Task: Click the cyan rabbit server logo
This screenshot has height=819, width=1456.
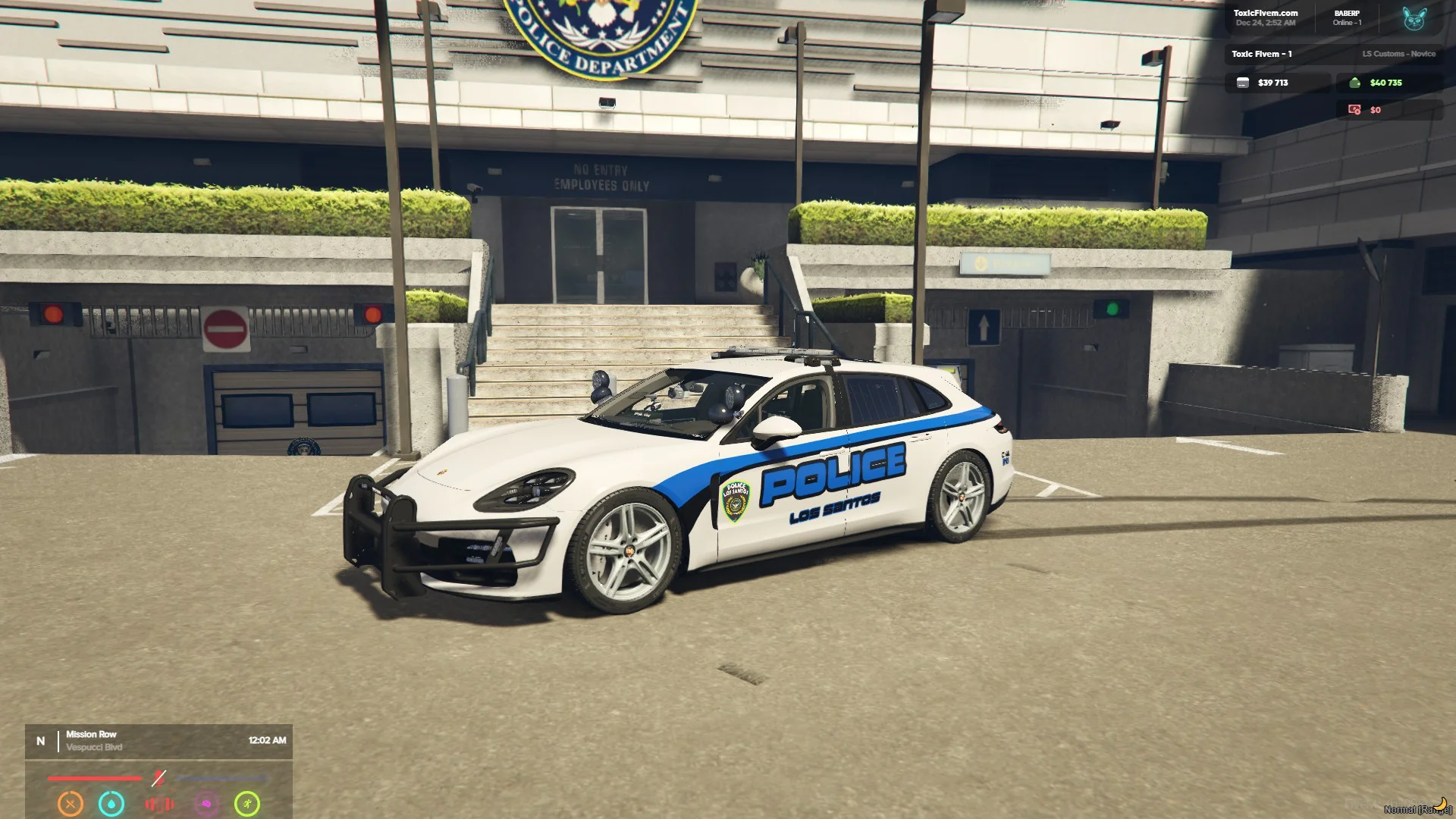Action: click(1414, 18)
